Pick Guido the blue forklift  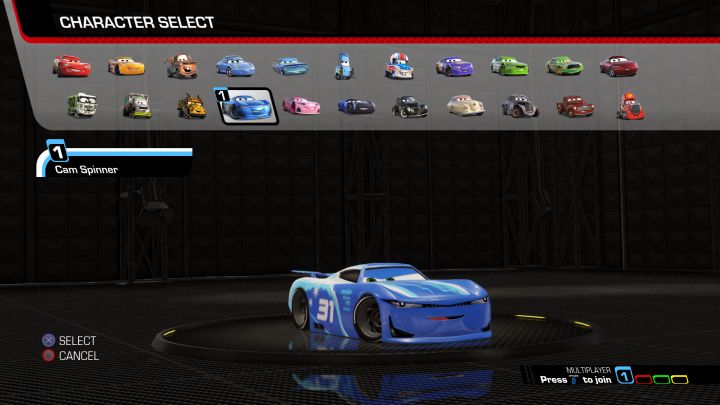[x=344, y=66]
